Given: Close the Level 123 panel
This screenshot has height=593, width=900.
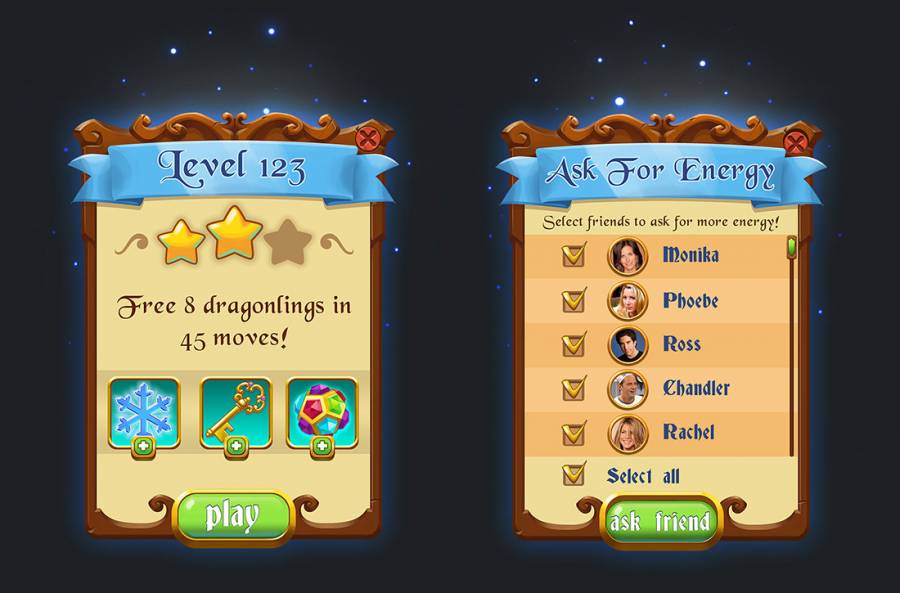Looking at the screenshot, I should click(x=369, y=138).
